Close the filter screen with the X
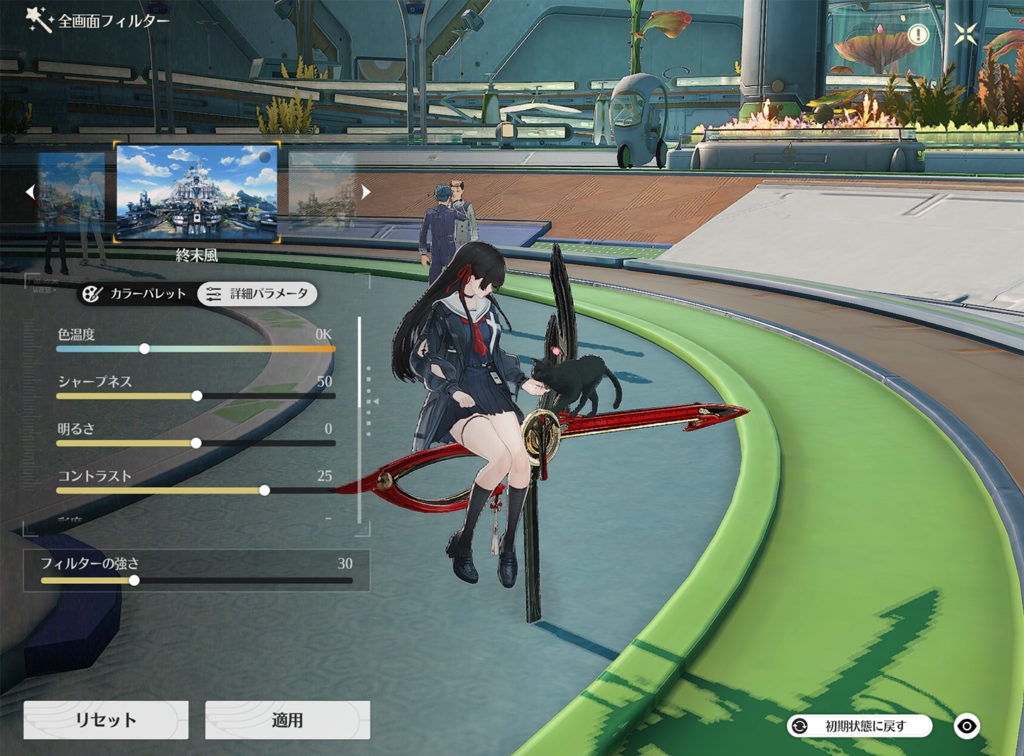Screen dimensions: 1024x756 point(965,34)
